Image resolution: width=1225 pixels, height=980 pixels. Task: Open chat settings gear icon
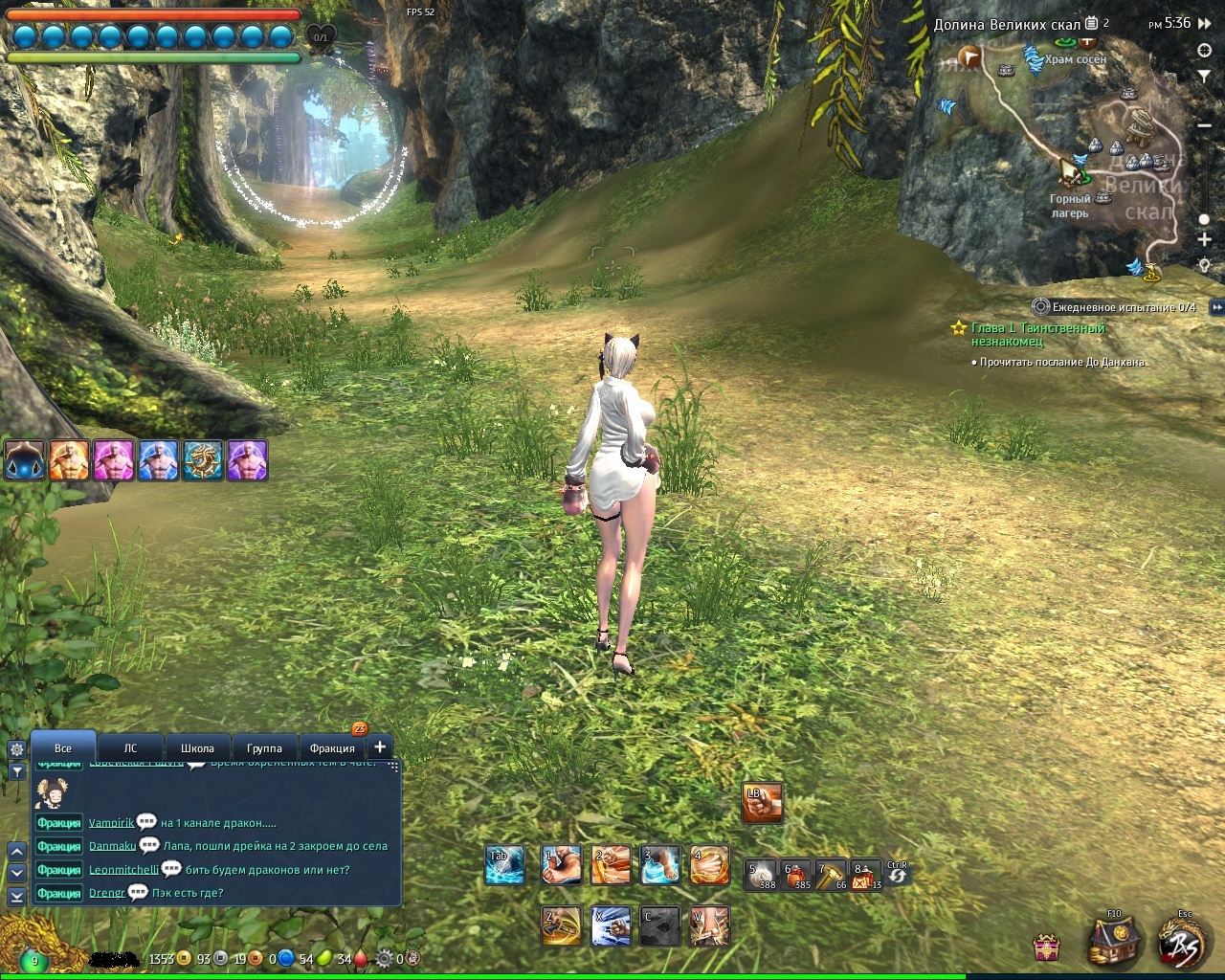pyautogui.click(x=16, y=749)
